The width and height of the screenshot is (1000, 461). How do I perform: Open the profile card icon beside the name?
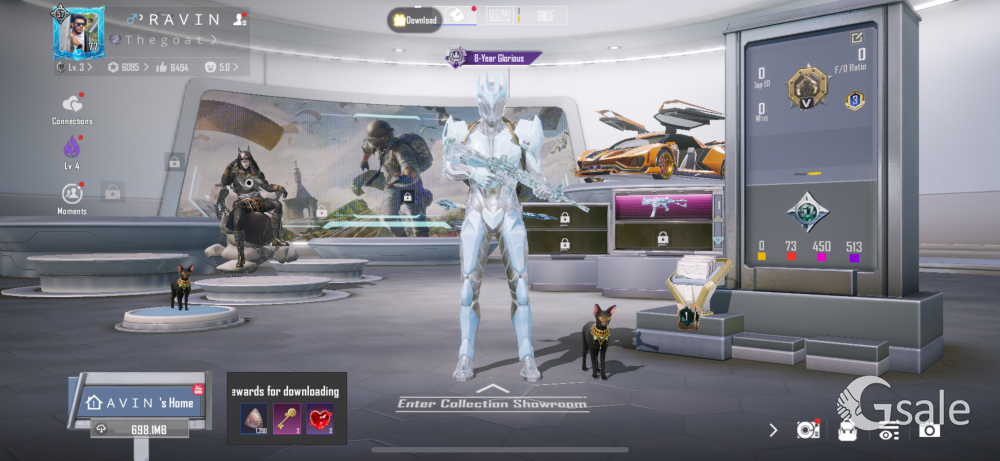(x=239, y=19)
